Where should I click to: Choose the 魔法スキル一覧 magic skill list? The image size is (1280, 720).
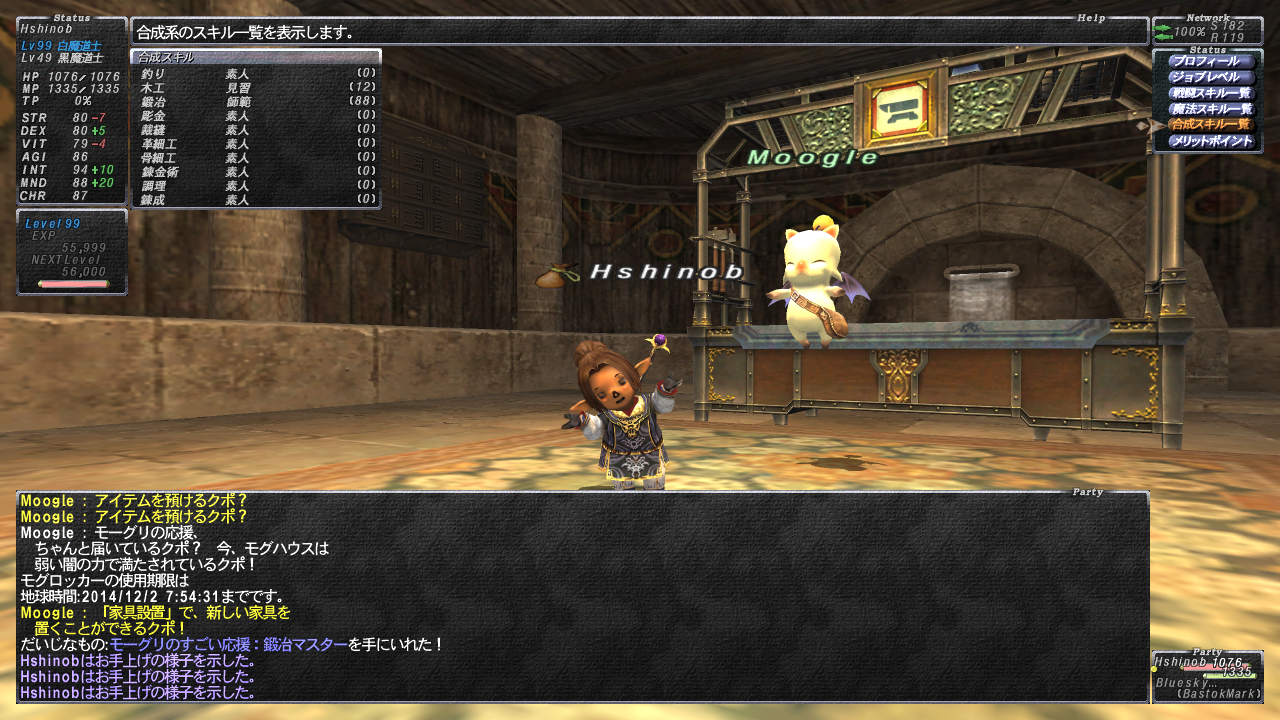(x=1211, y=109)
